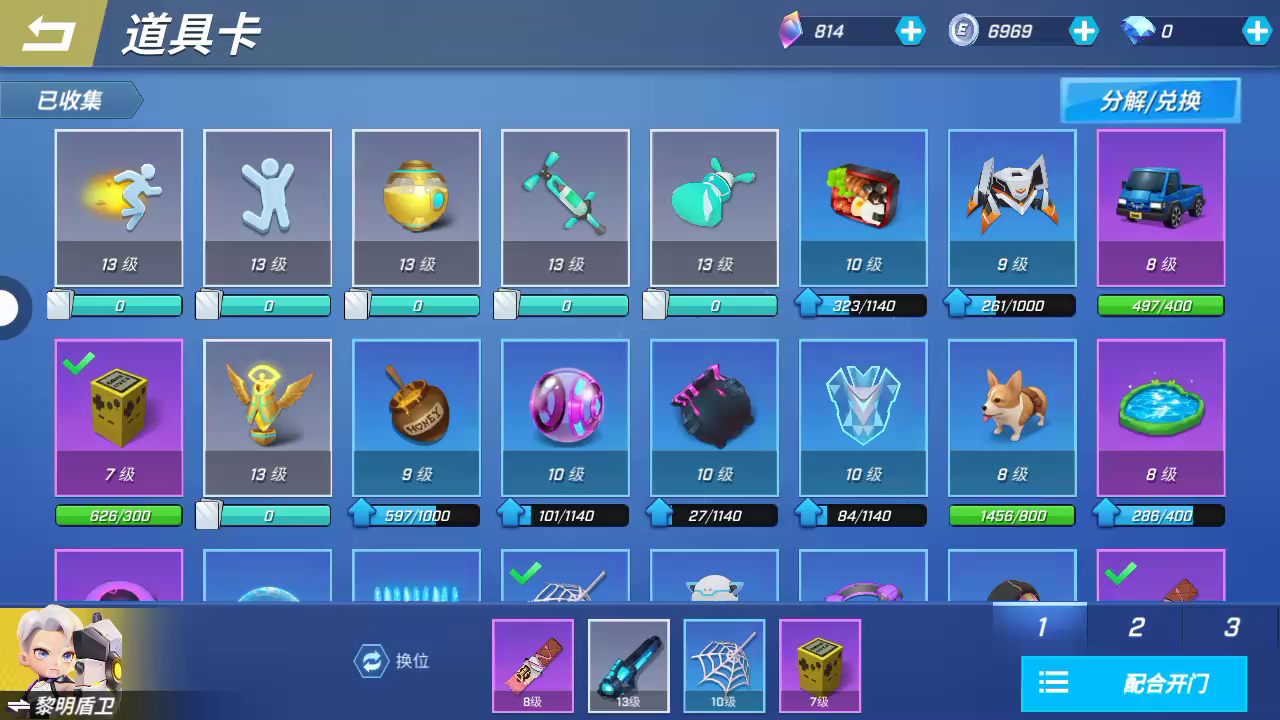Pick the bento lunch box card
The width and height of the screenshot is (1280, 720).
pos(863,207)
